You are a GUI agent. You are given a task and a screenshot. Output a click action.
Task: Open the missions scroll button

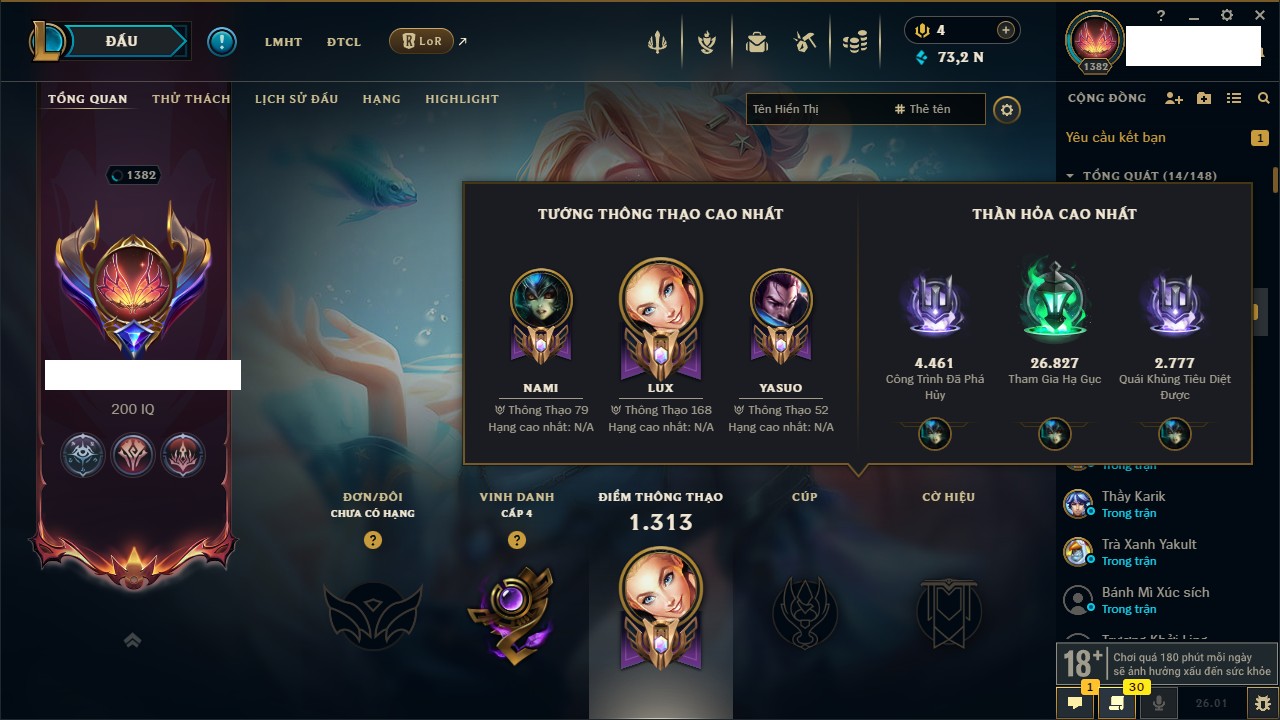pyautogui.click(x=1117, y=703)
